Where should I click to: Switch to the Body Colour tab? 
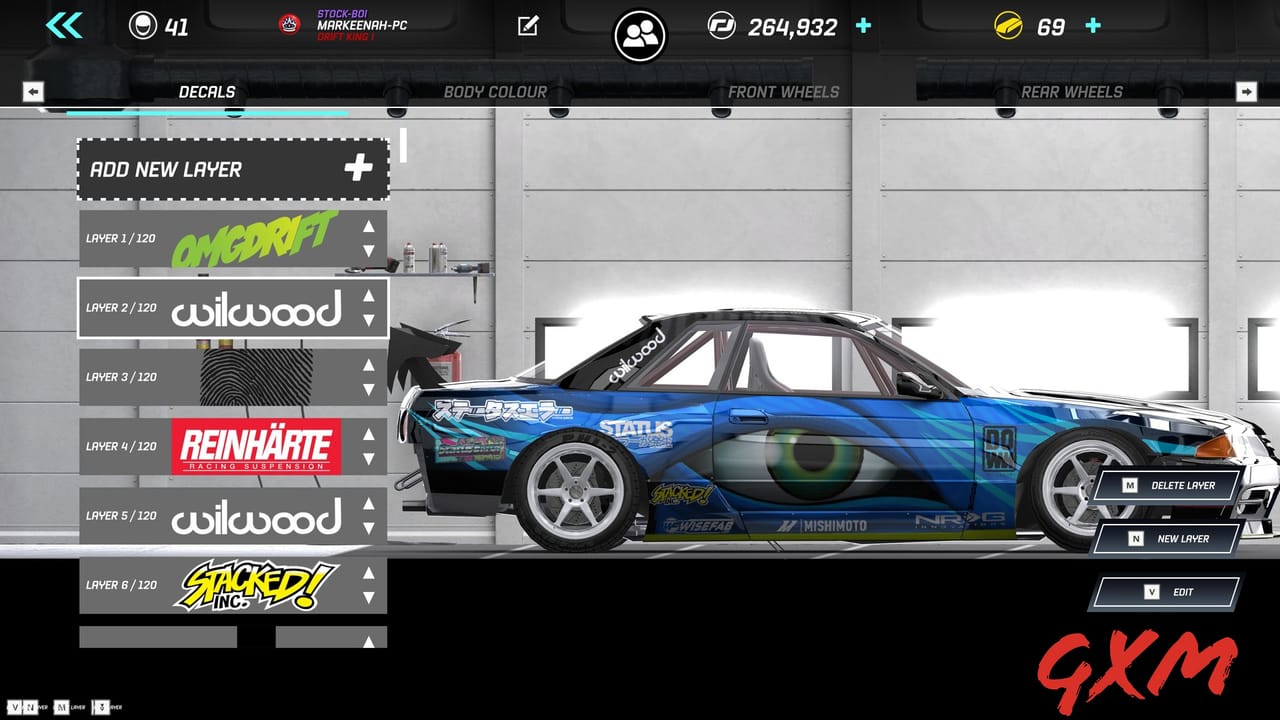495,92
